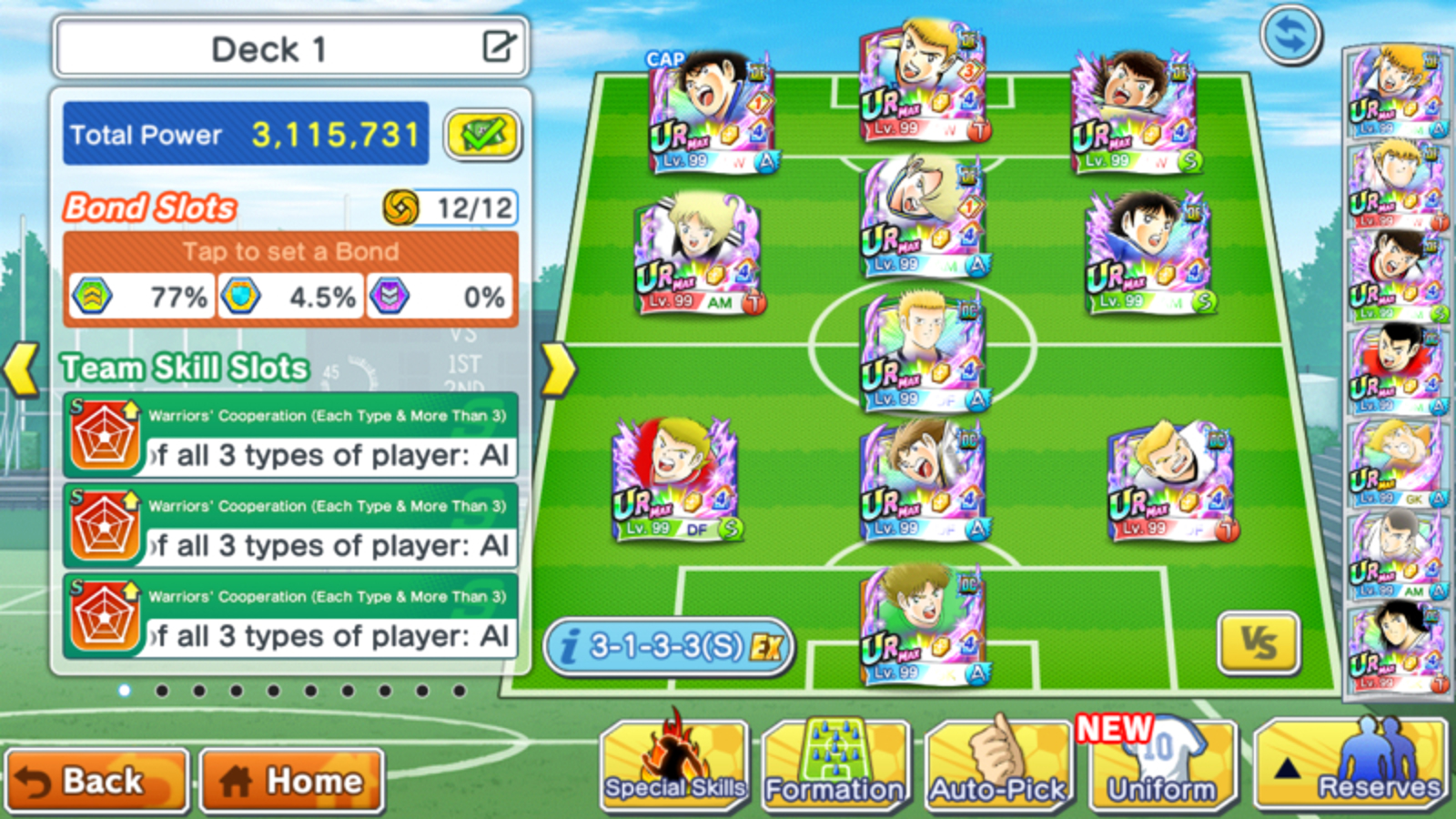Select the player card in the center circle

pos(924,352)
